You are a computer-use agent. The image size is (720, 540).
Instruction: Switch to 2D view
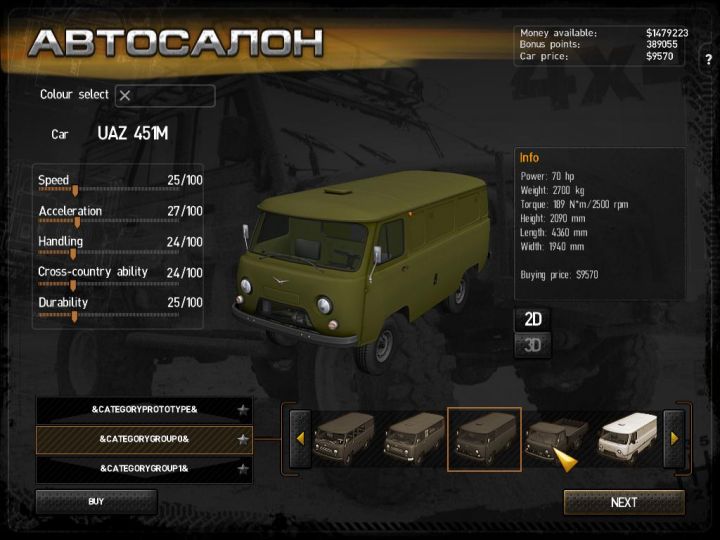[534, 320]
